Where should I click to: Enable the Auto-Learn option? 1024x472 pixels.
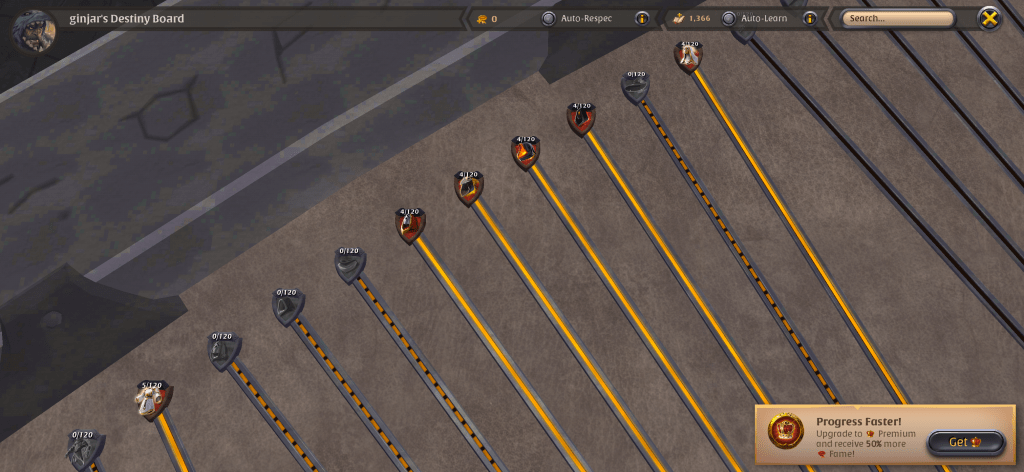tap(728, 18)
